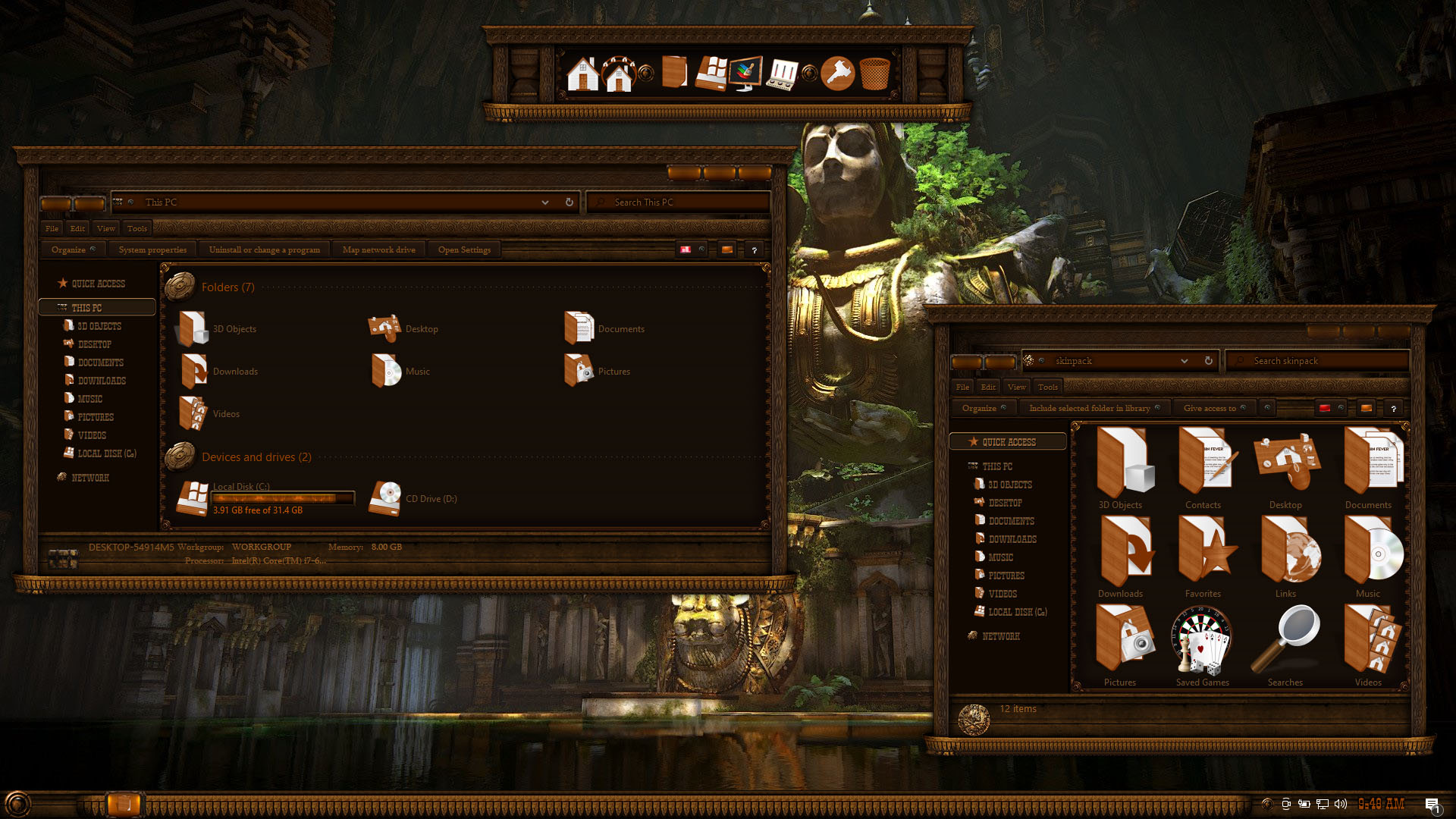Open Settings from the toolbar

(x=464, y=249)
